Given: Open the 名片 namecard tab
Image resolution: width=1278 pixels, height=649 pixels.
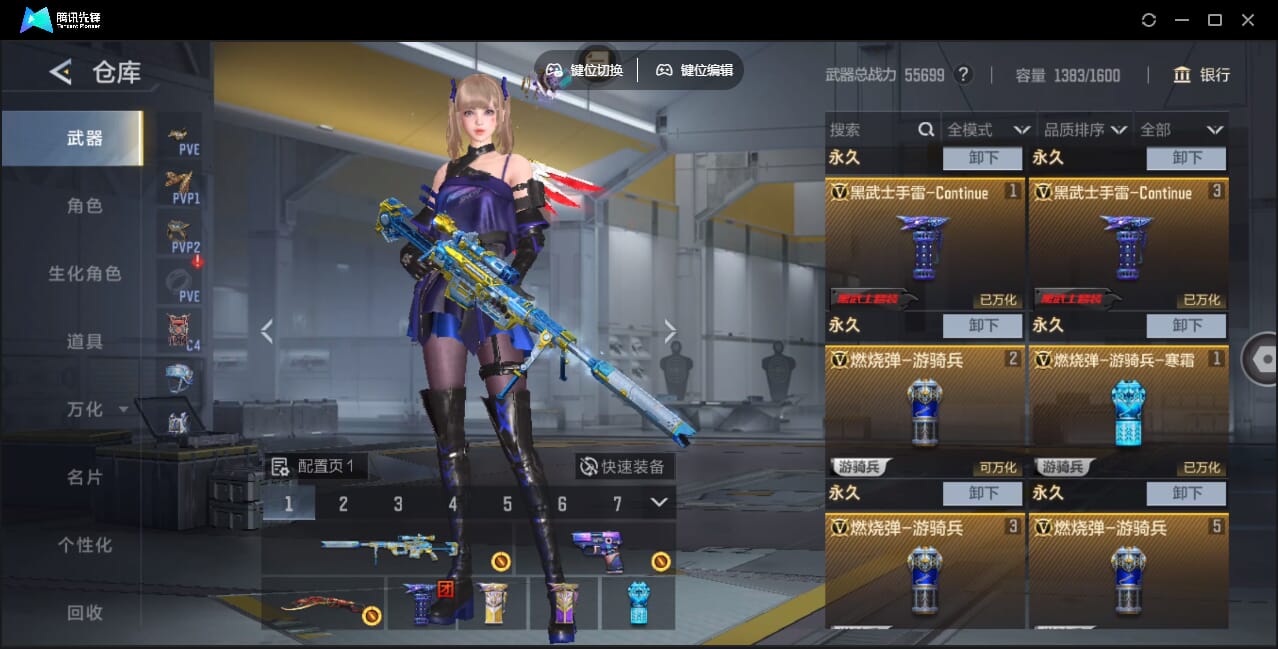Looking at the screenshot, I should pyautogui.click(x=85, y=477).
